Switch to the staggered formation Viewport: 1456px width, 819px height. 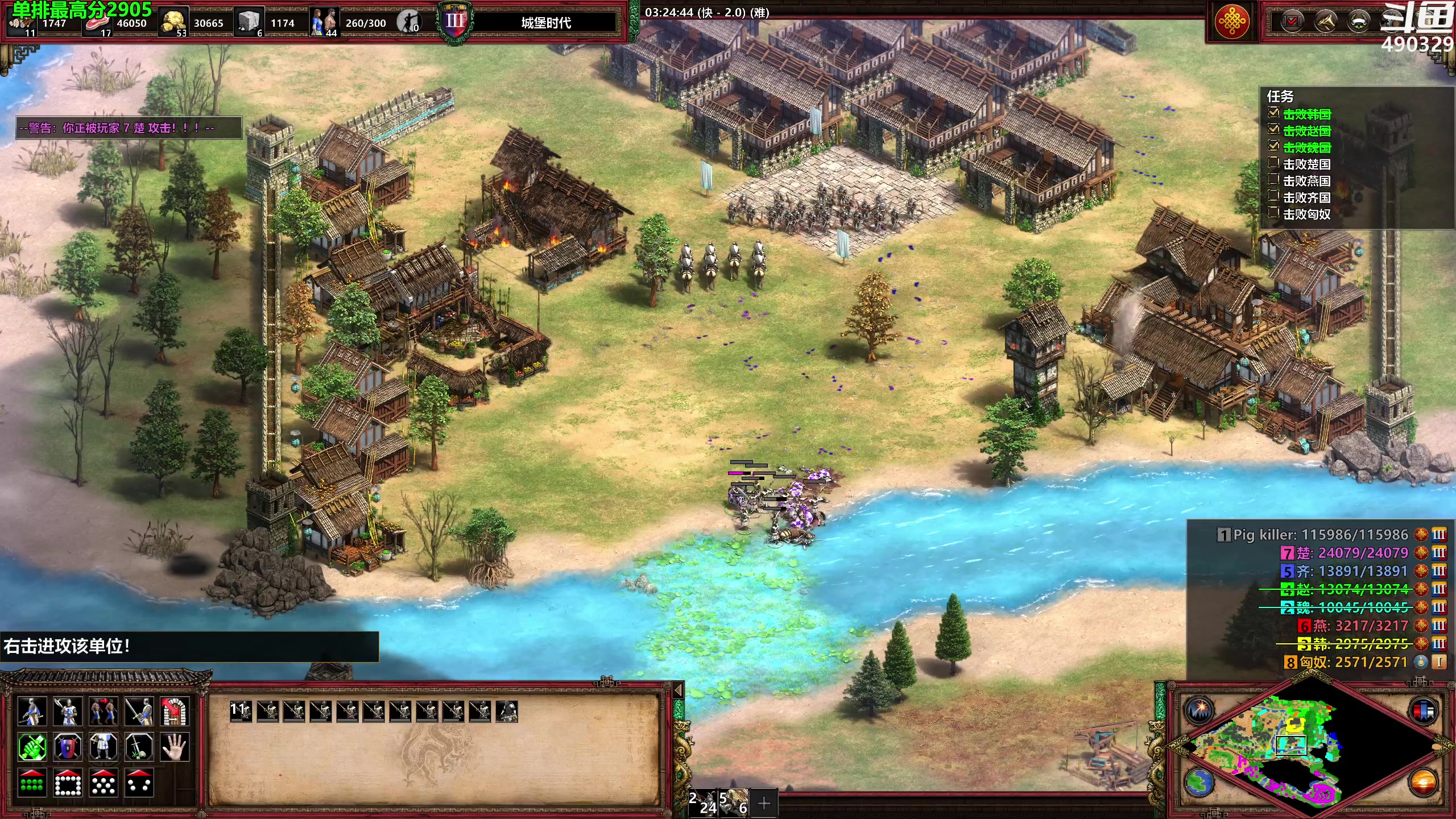(x=104, y=783)
